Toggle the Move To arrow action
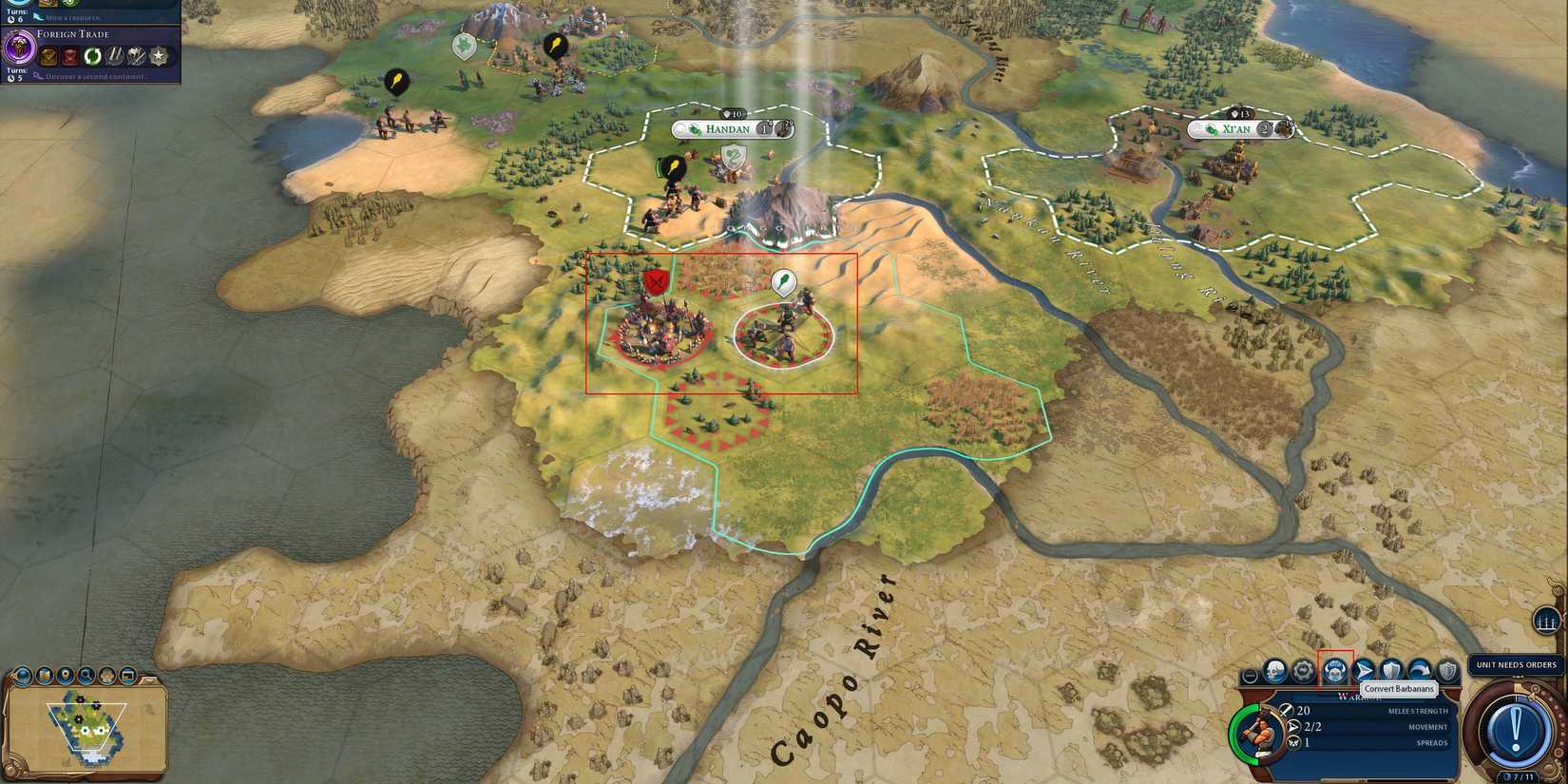 pos(1365,668)
